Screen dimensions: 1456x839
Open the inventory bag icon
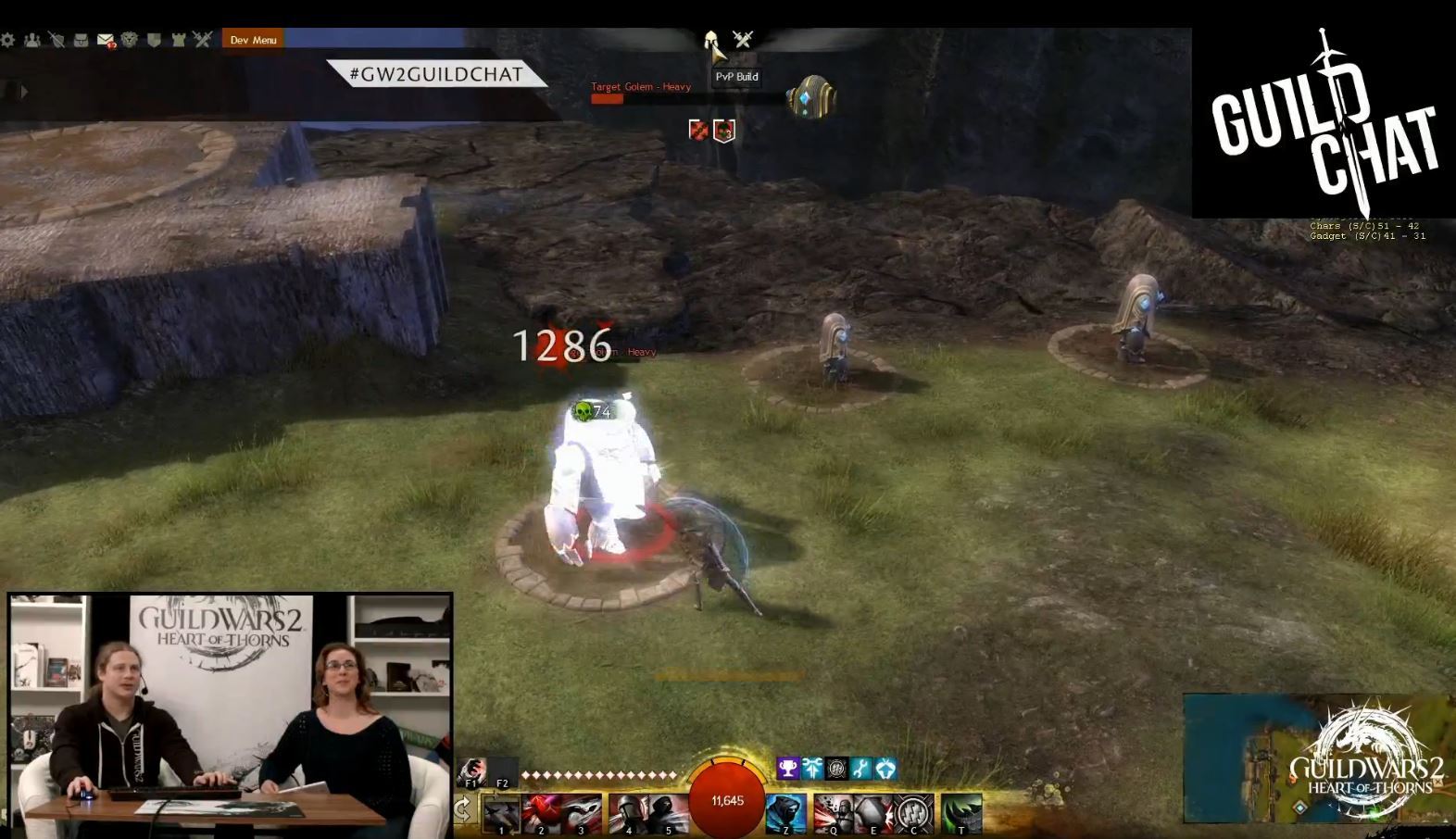tap(81, 39)
